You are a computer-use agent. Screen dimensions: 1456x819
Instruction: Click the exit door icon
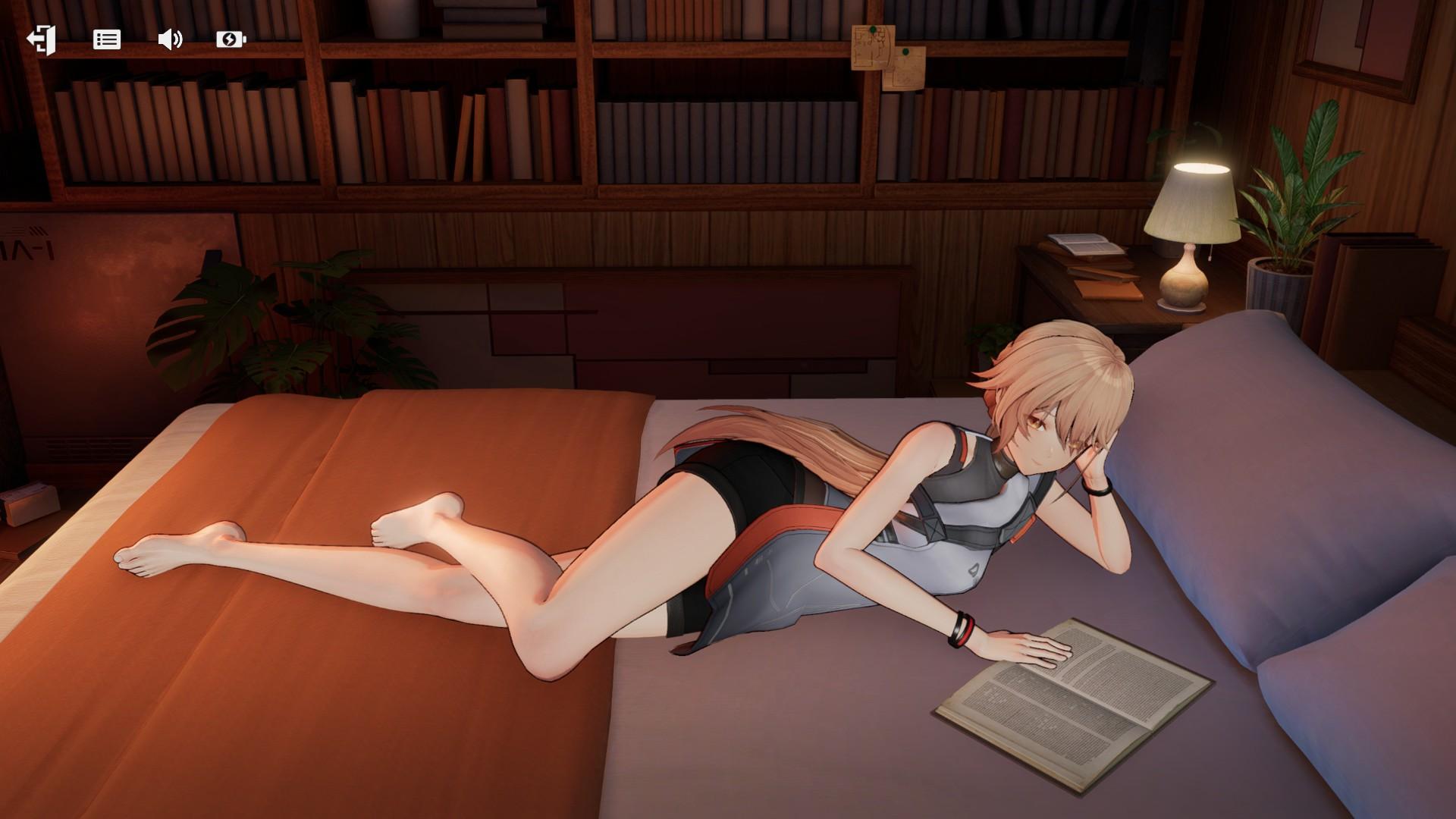pyautogui.click(x=42, y=39)
